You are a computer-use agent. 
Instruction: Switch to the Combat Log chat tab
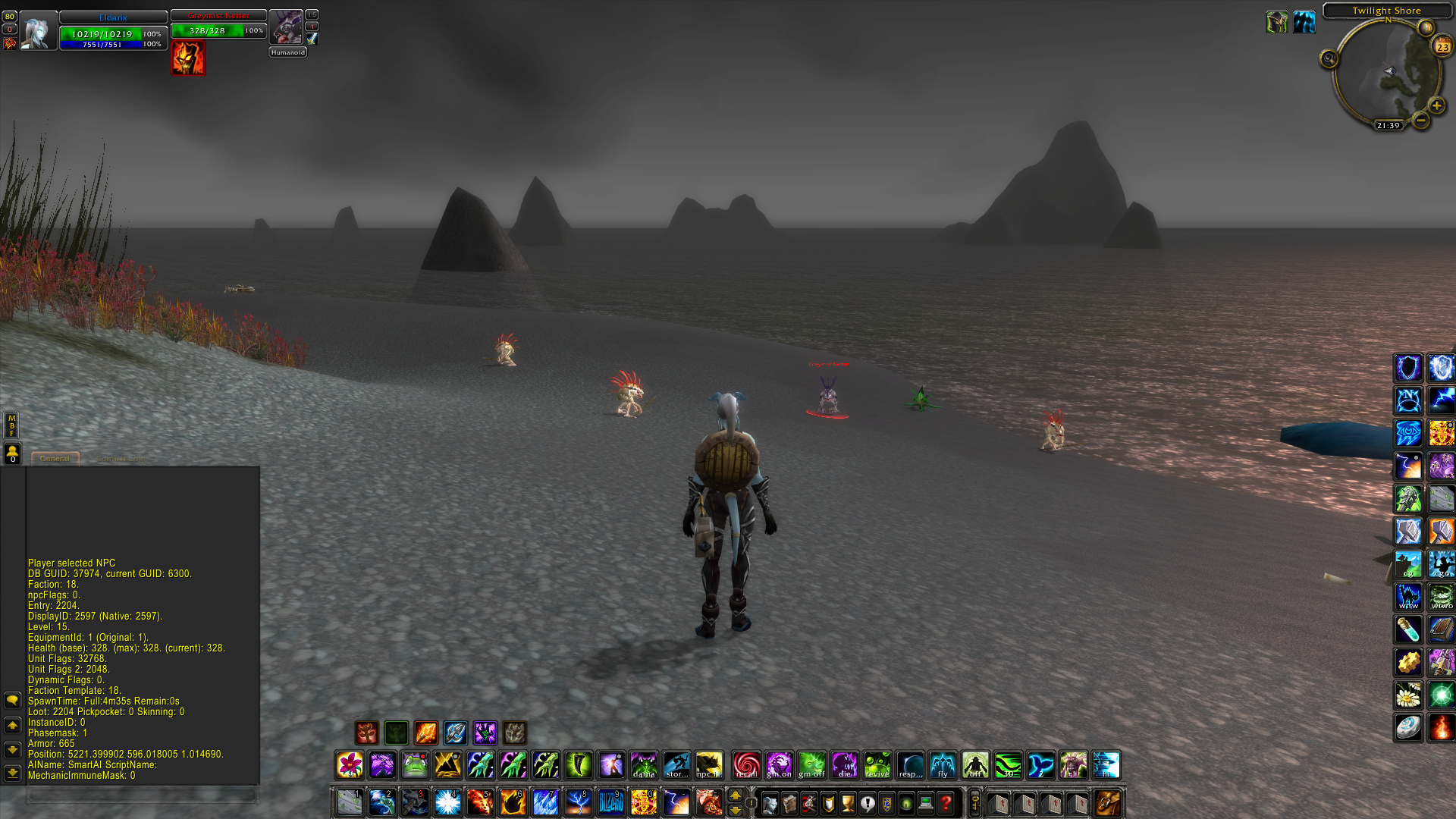[121, 458]
